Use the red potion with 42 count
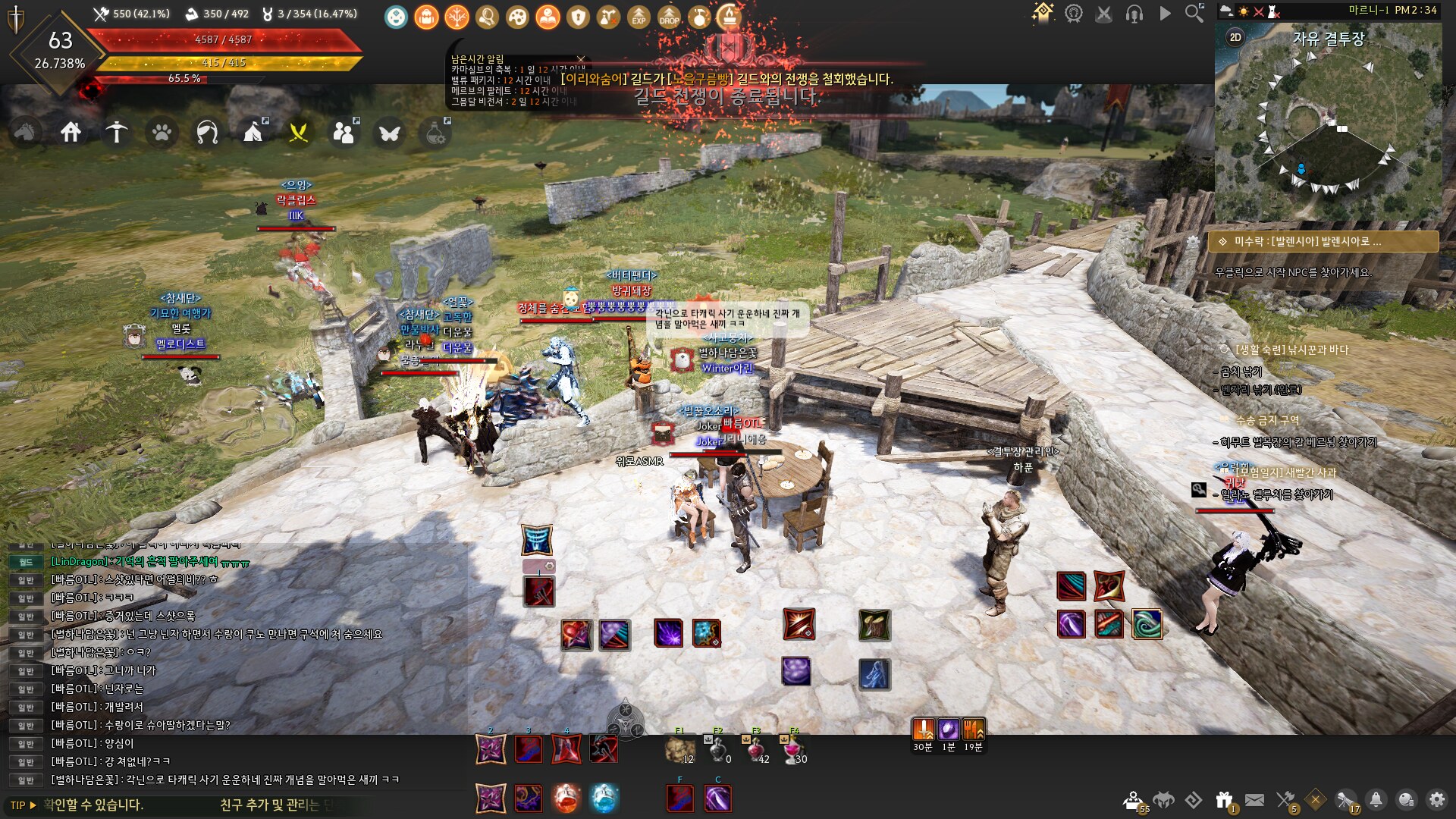The image size is (1456, 819). (x=756, y=749)
